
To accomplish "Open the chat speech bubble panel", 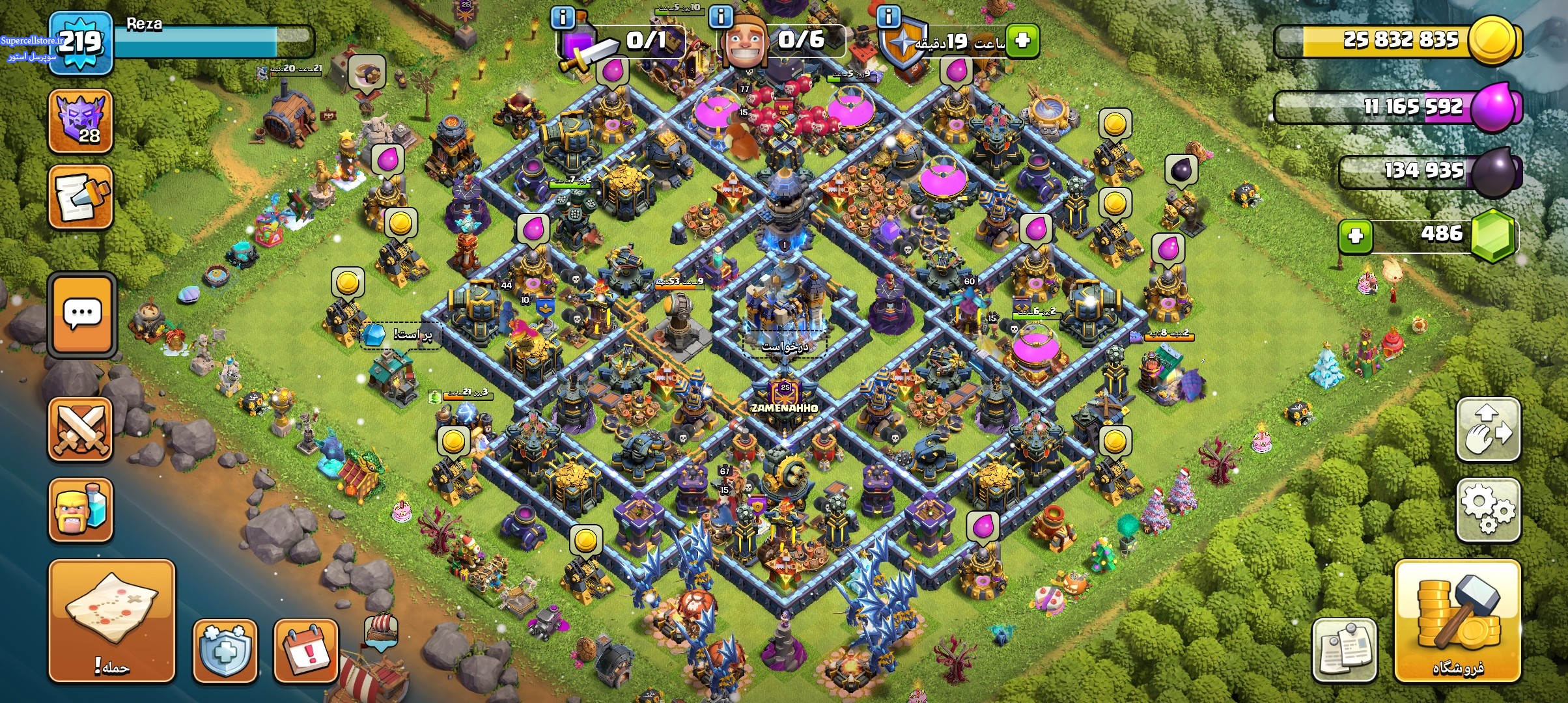I will coord(82,315).
